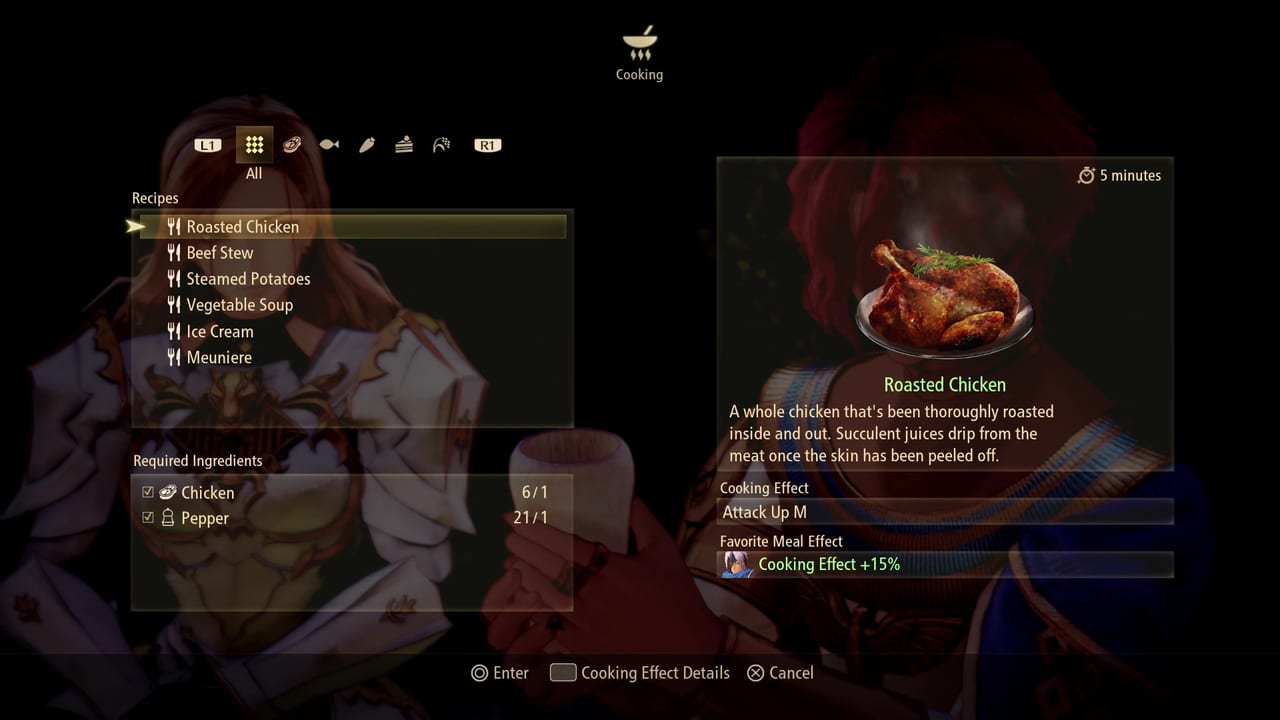
Task: Open the dessert cake filter category
Action: 403,145
